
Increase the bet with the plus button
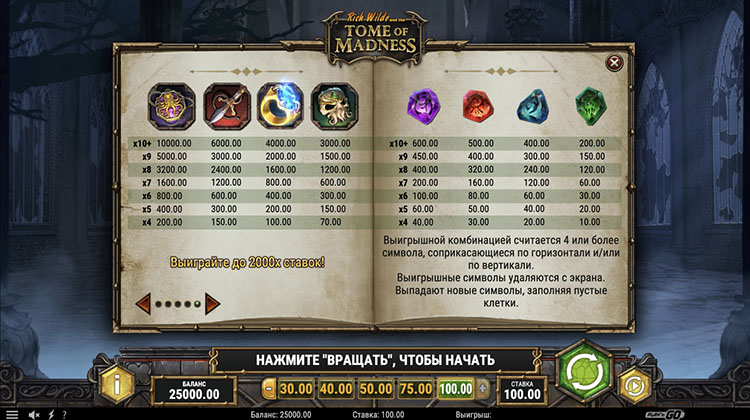tap(484, 388)
